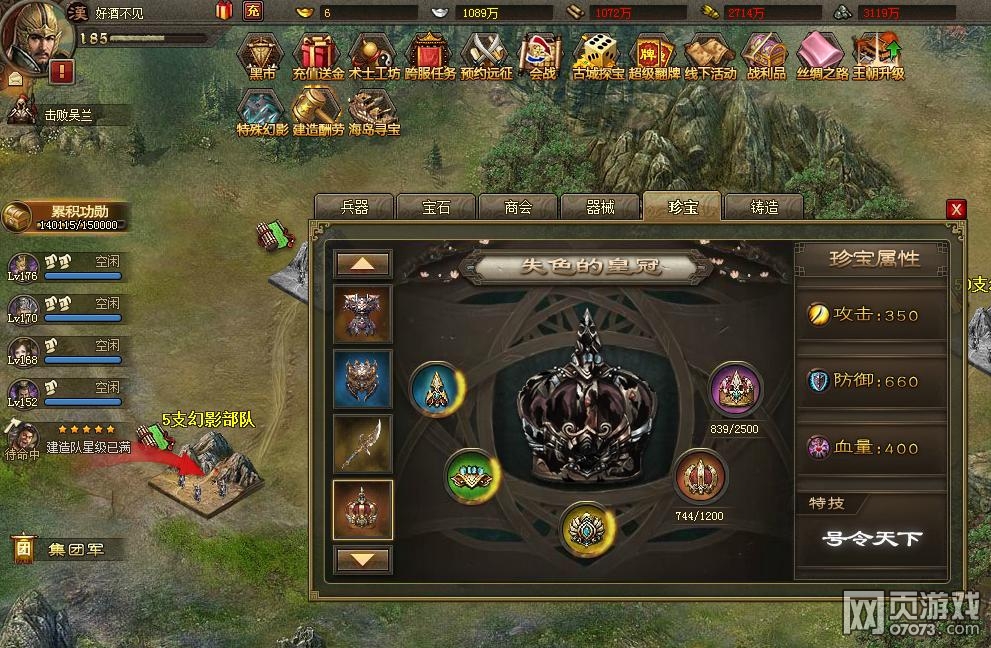Image resolution: width=991 pixels, height=648 pixels.
Task: Open the 宝石 gems tab
Action: (x=436, y=207)
